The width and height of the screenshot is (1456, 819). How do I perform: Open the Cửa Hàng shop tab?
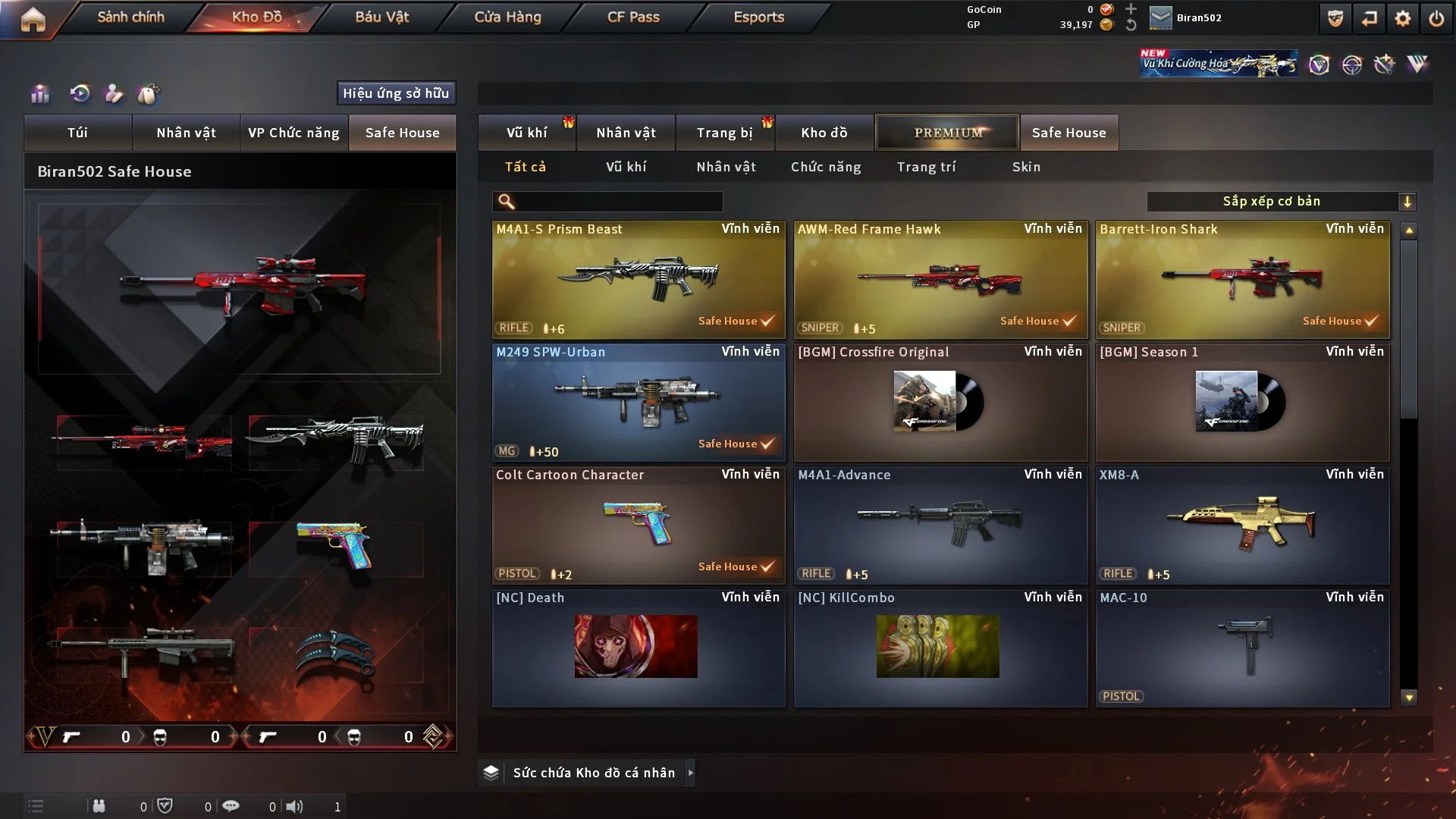click(507, 17)
